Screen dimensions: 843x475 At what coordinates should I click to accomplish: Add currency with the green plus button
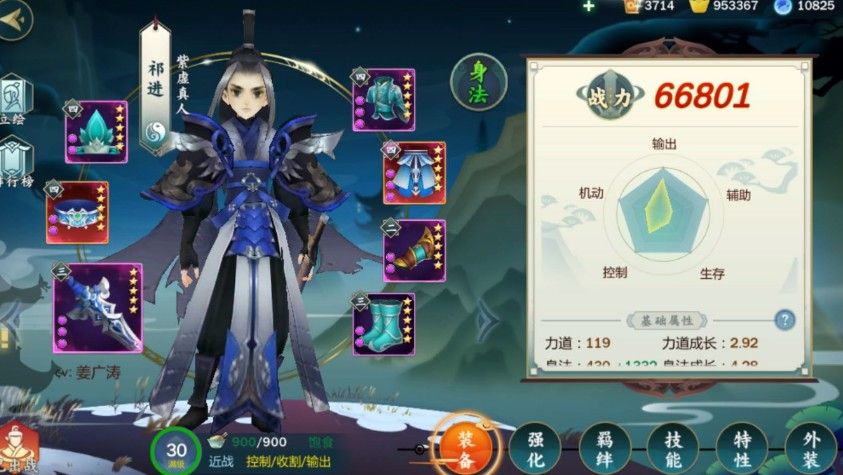pos(588,6)
